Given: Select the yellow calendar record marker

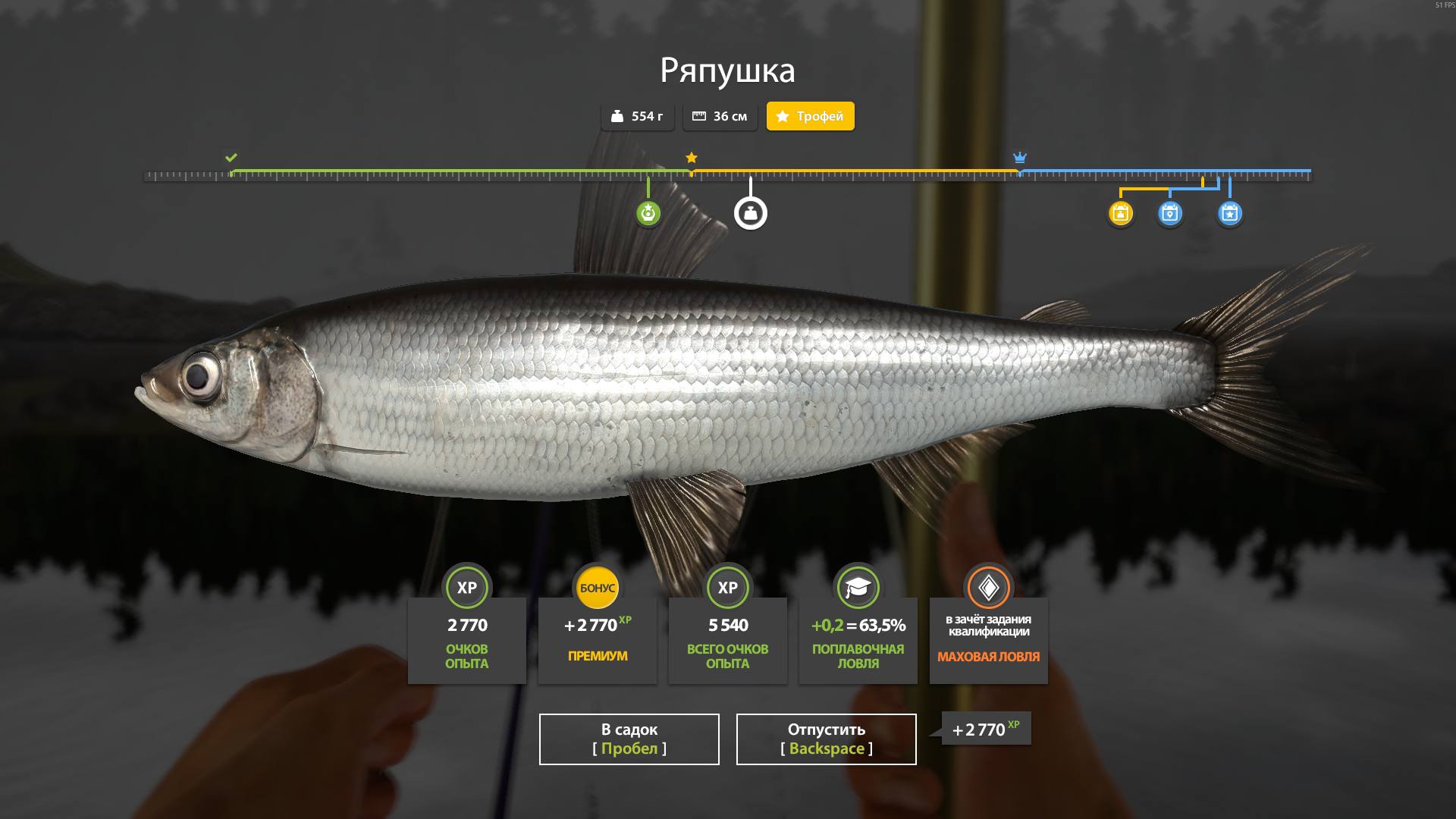Looking at the screenshot, I should 1121,214.
